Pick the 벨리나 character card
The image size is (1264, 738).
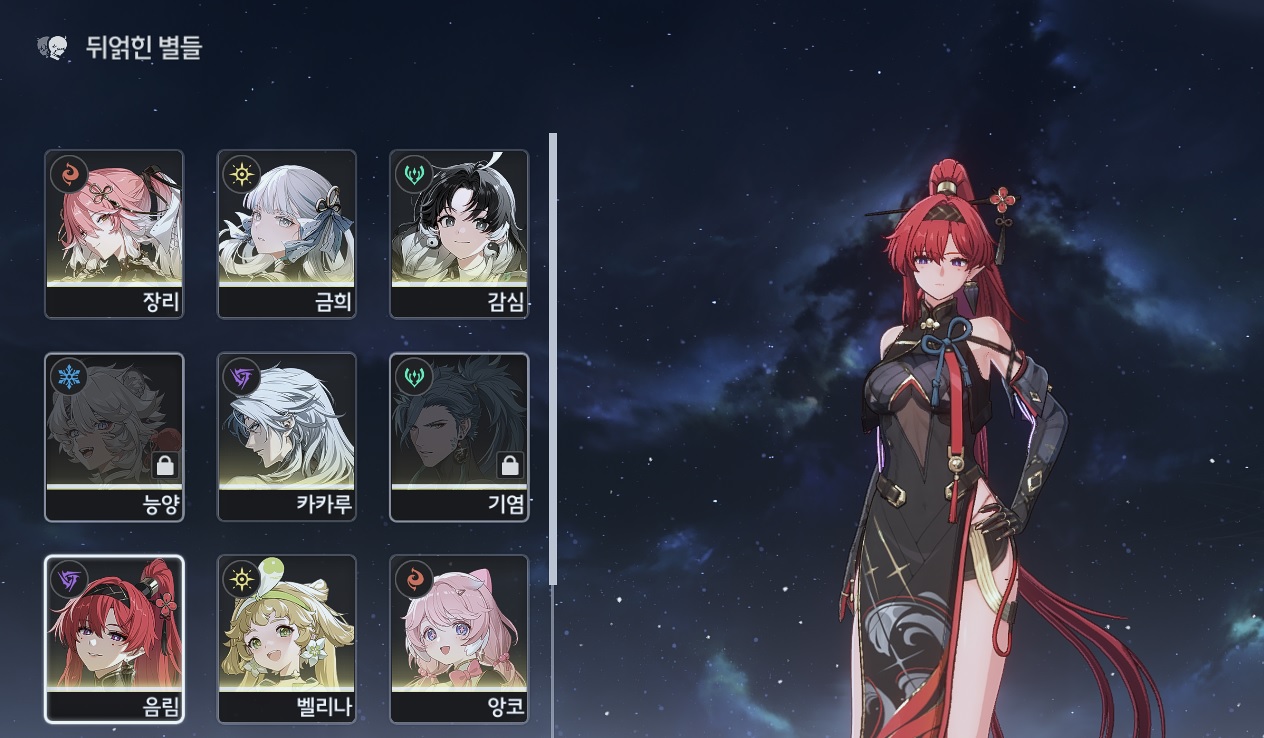[286, 639]
